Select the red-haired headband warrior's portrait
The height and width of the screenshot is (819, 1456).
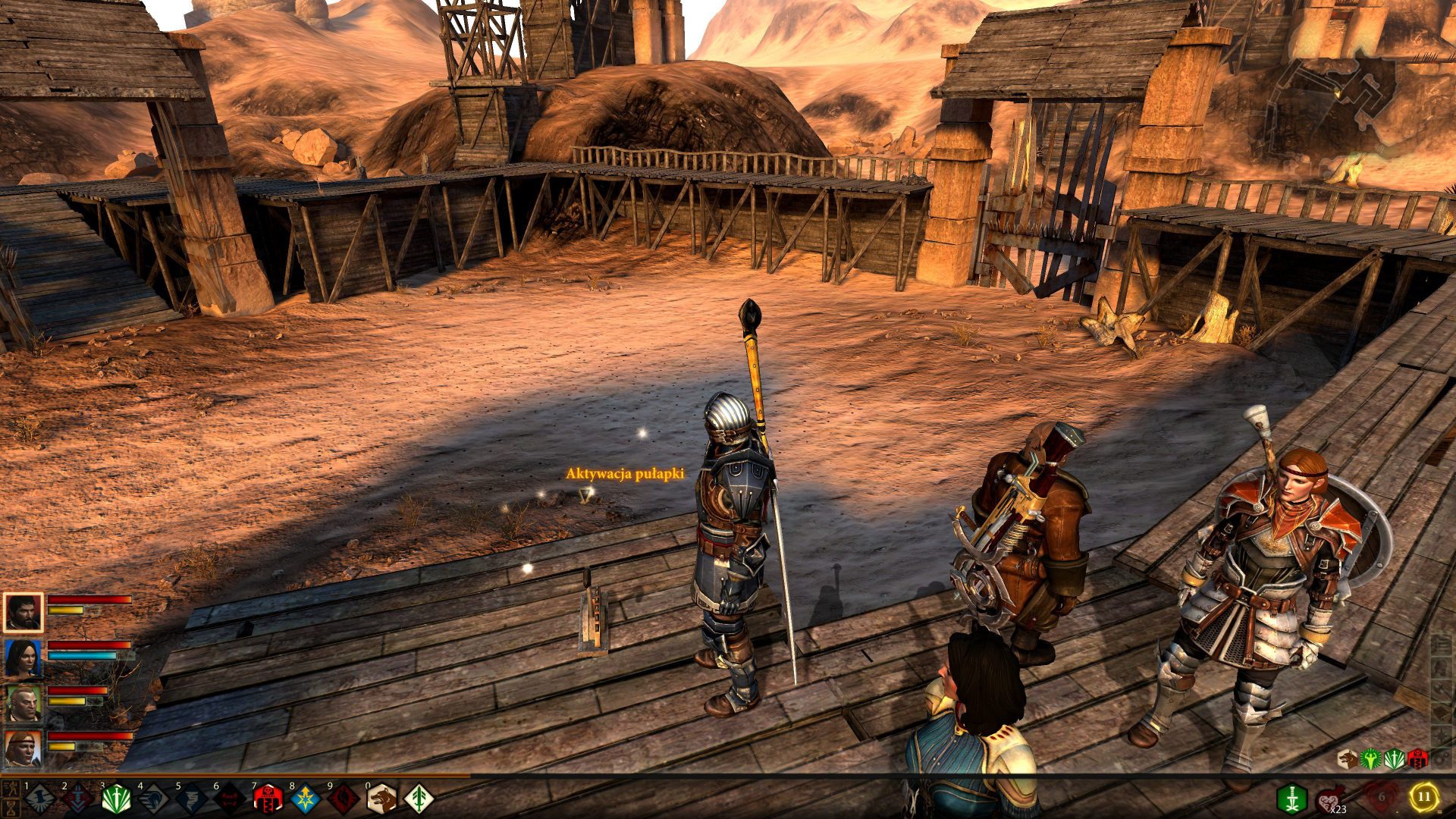(x=23, y=748)
